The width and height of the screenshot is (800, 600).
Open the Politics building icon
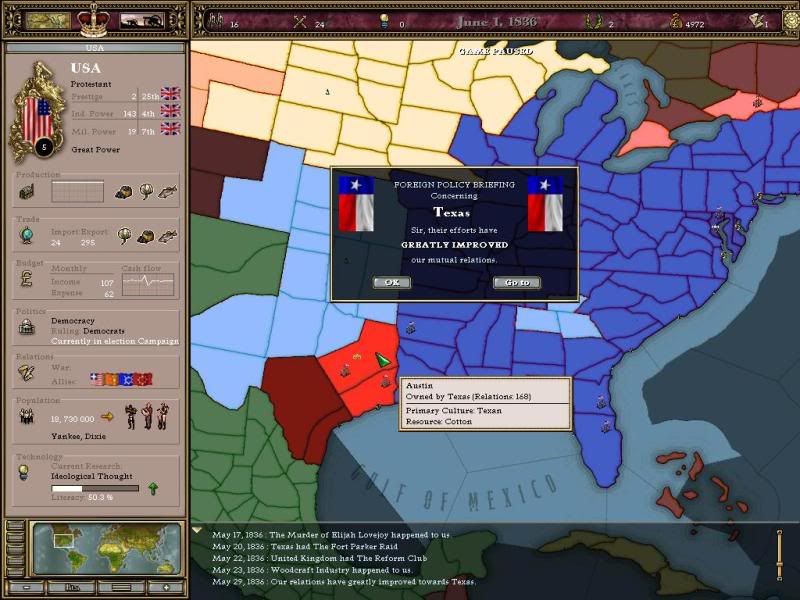pos(27,327)
